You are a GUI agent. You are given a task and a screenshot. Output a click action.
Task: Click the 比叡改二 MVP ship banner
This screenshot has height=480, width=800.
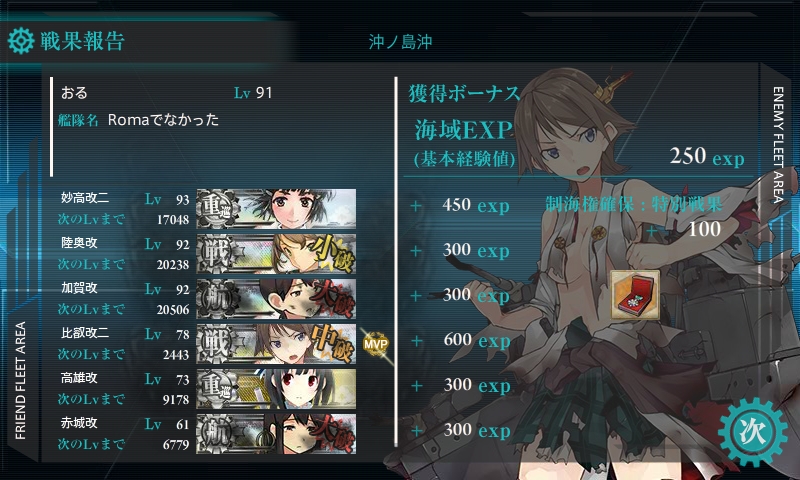276,341
